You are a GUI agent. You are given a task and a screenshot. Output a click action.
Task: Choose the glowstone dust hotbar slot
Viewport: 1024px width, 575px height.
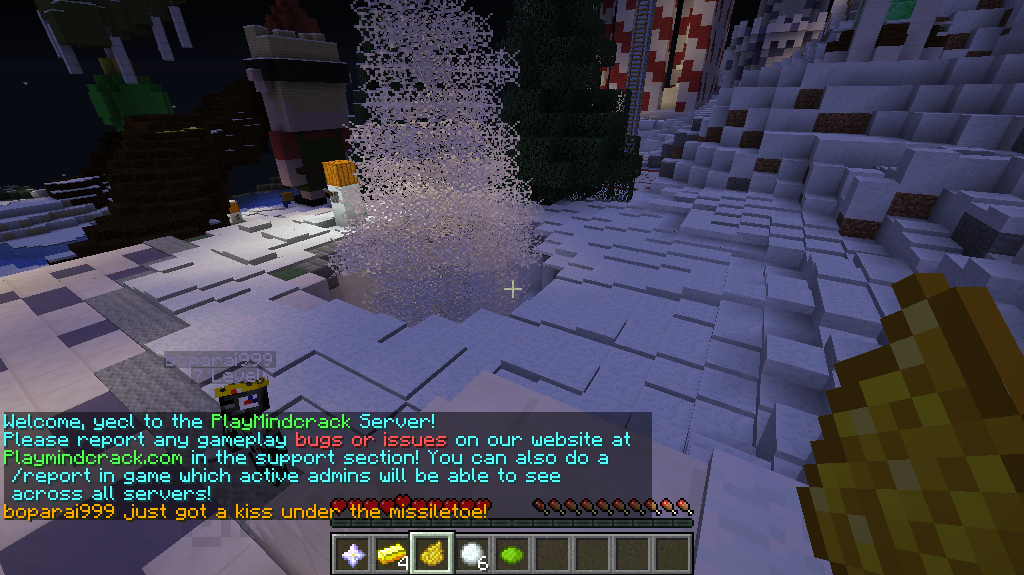pyautogui.click(x=431, y=553)
